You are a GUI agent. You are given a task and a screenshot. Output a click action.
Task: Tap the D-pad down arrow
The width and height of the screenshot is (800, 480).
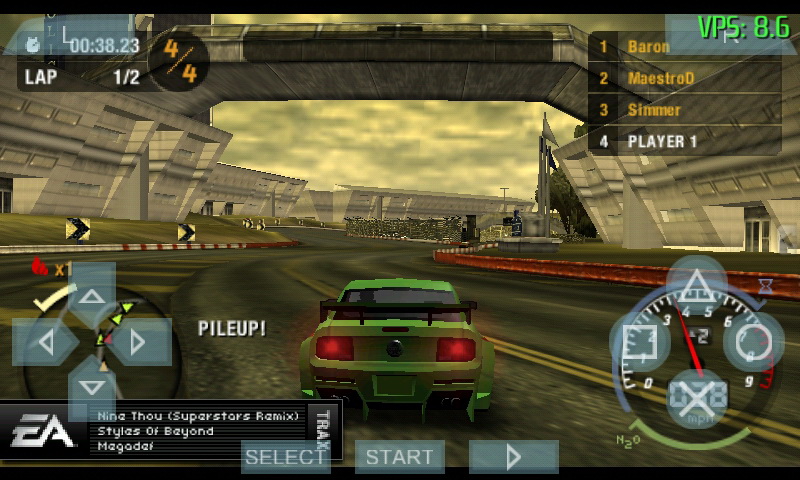92,388
